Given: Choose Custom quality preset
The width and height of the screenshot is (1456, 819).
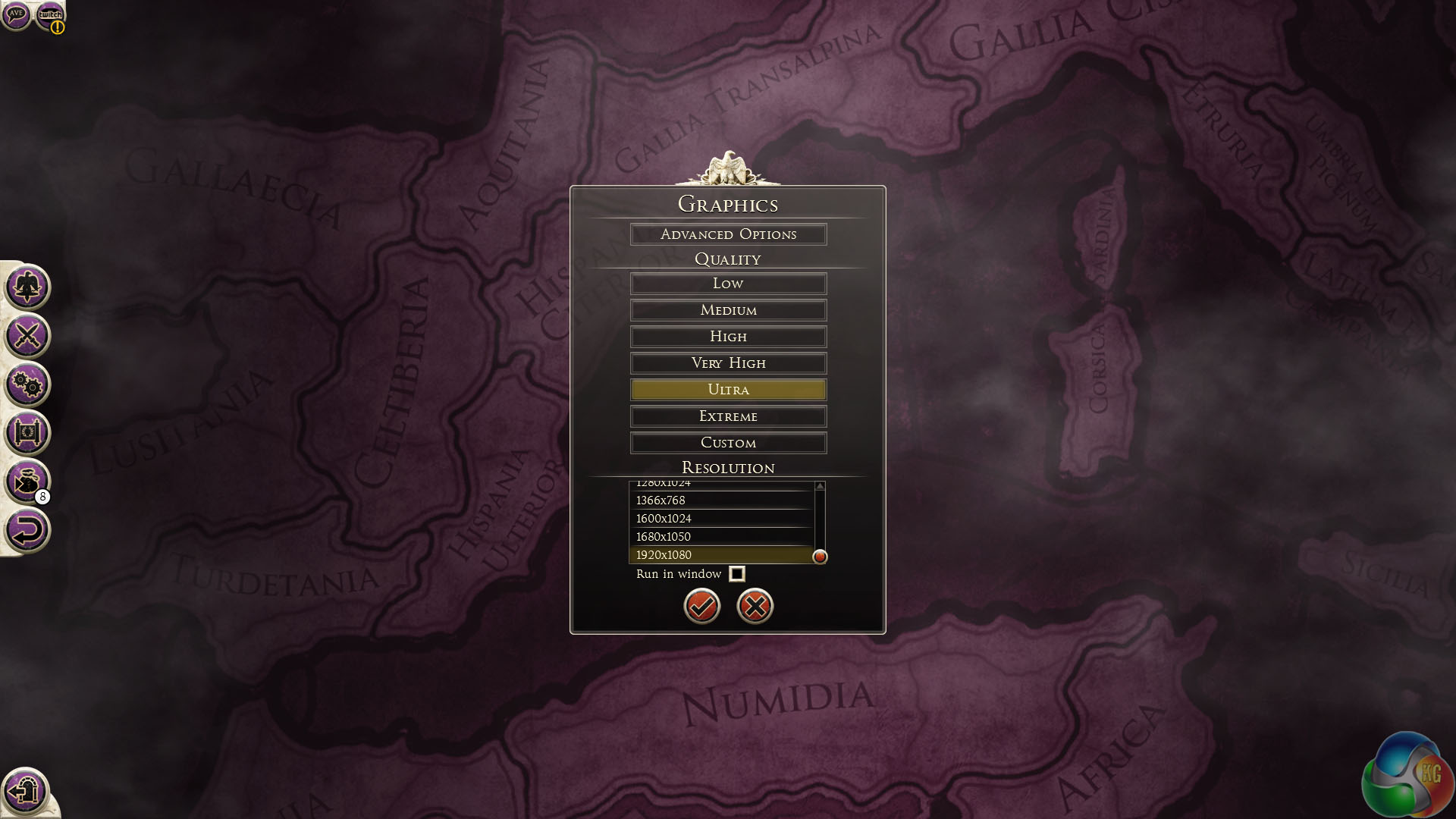Looking at the screenshot, I should point(728,443).
